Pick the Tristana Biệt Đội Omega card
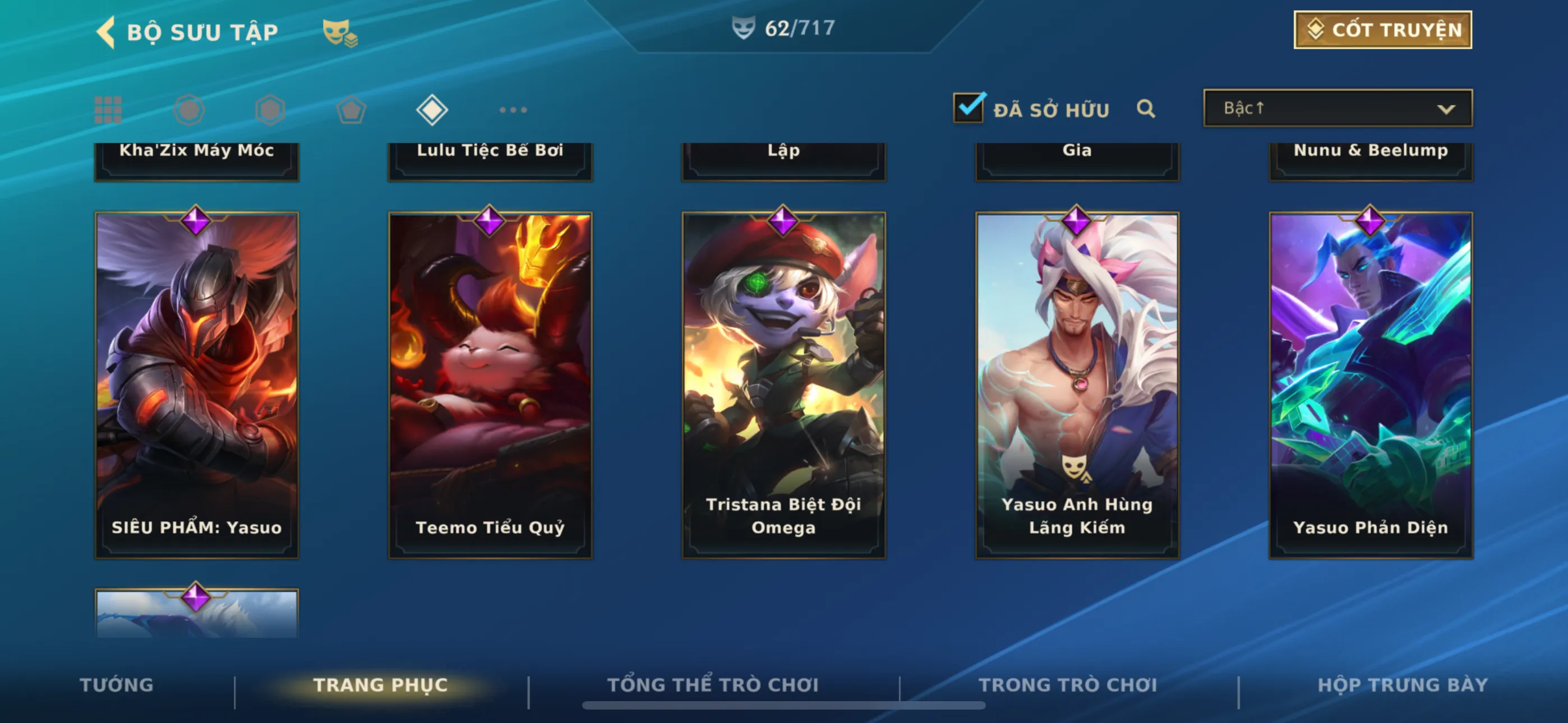This screenshot has height=723, width=1568. pyautogui.click(x=783, y=384)
